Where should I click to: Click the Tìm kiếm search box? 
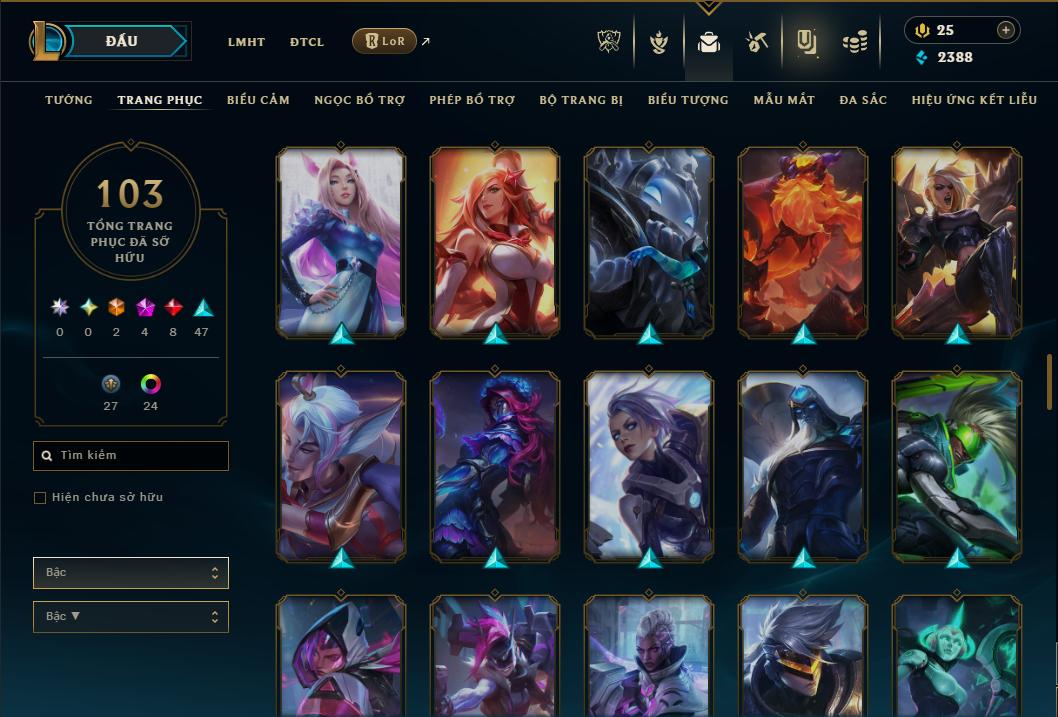(x=131, y=456)
